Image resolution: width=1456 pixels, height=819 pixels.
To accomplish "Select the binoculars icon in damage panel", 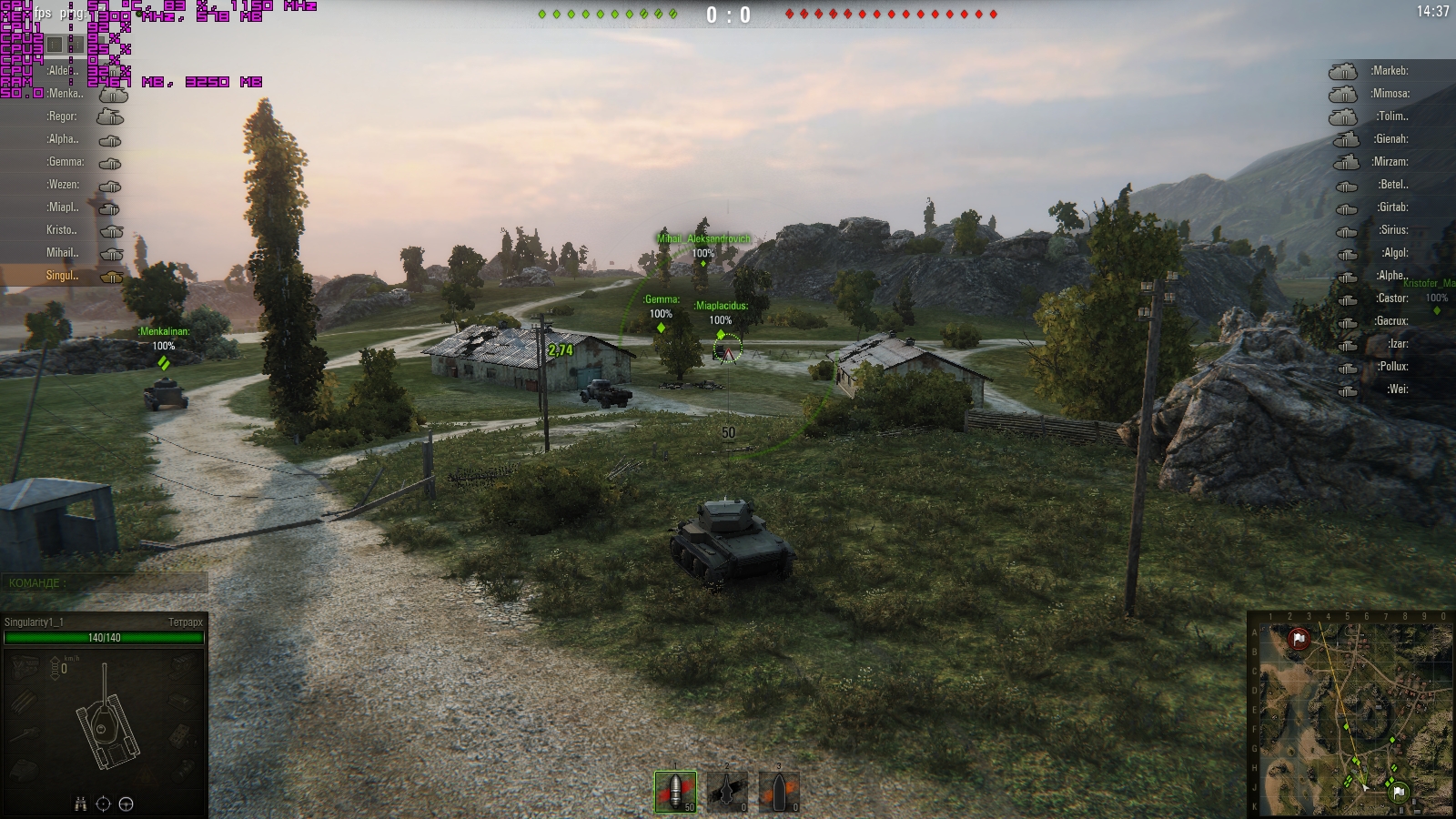I will click(x=80, y=804).
